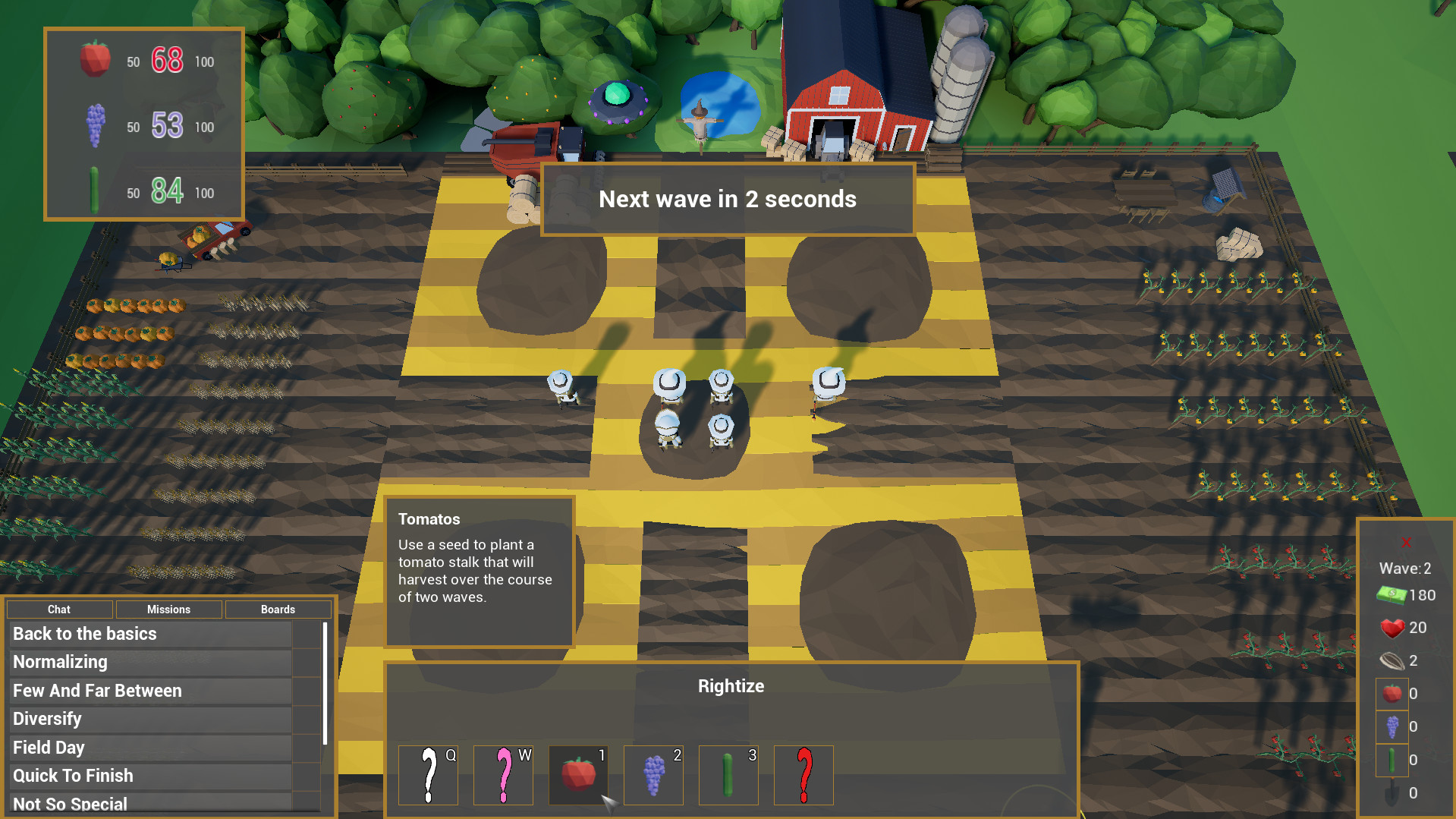Select the grape seed in hotbar slot 2

(653, 774)
